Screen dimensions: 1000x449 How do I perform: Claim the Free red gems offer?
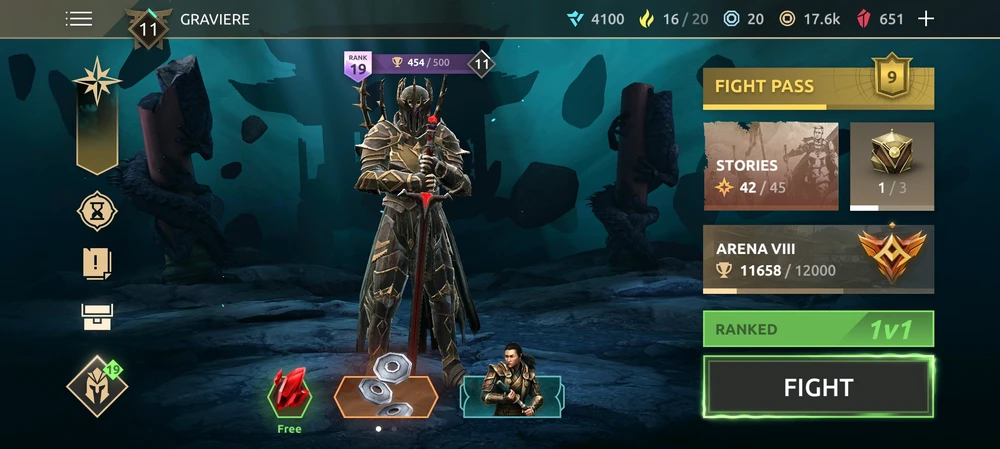[290, 395]
